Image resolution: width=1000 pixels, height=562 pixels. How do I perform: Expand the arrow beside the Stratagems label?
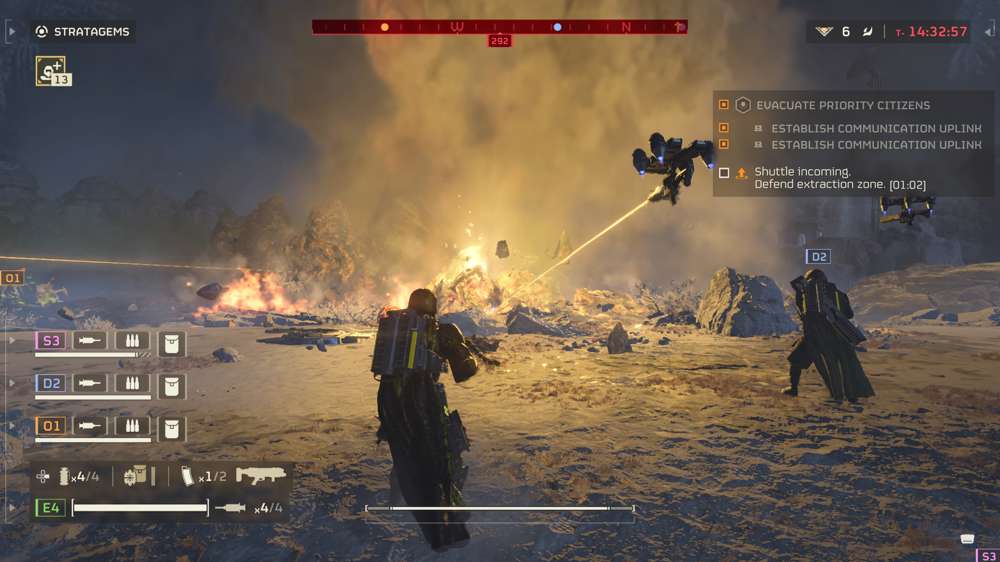tap(11, 32)
